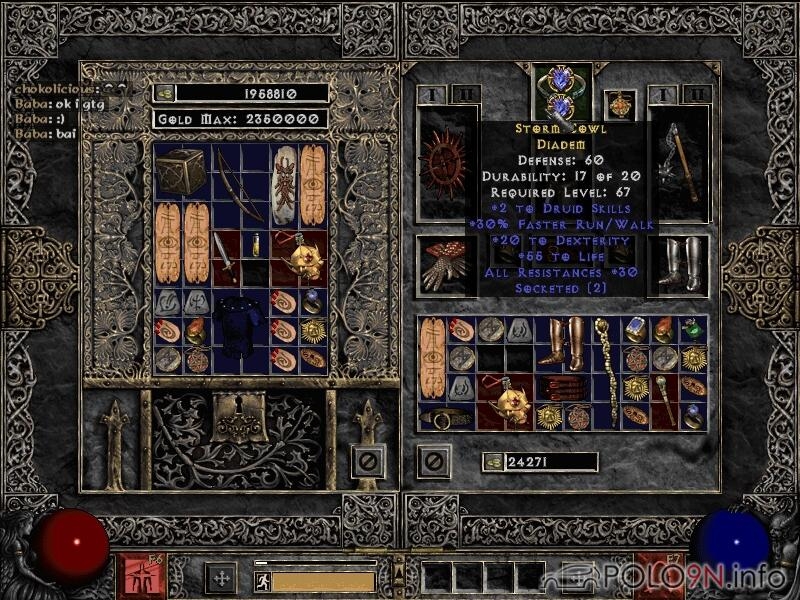Pick up the white bone-marked charm in stash

[284, 184]
